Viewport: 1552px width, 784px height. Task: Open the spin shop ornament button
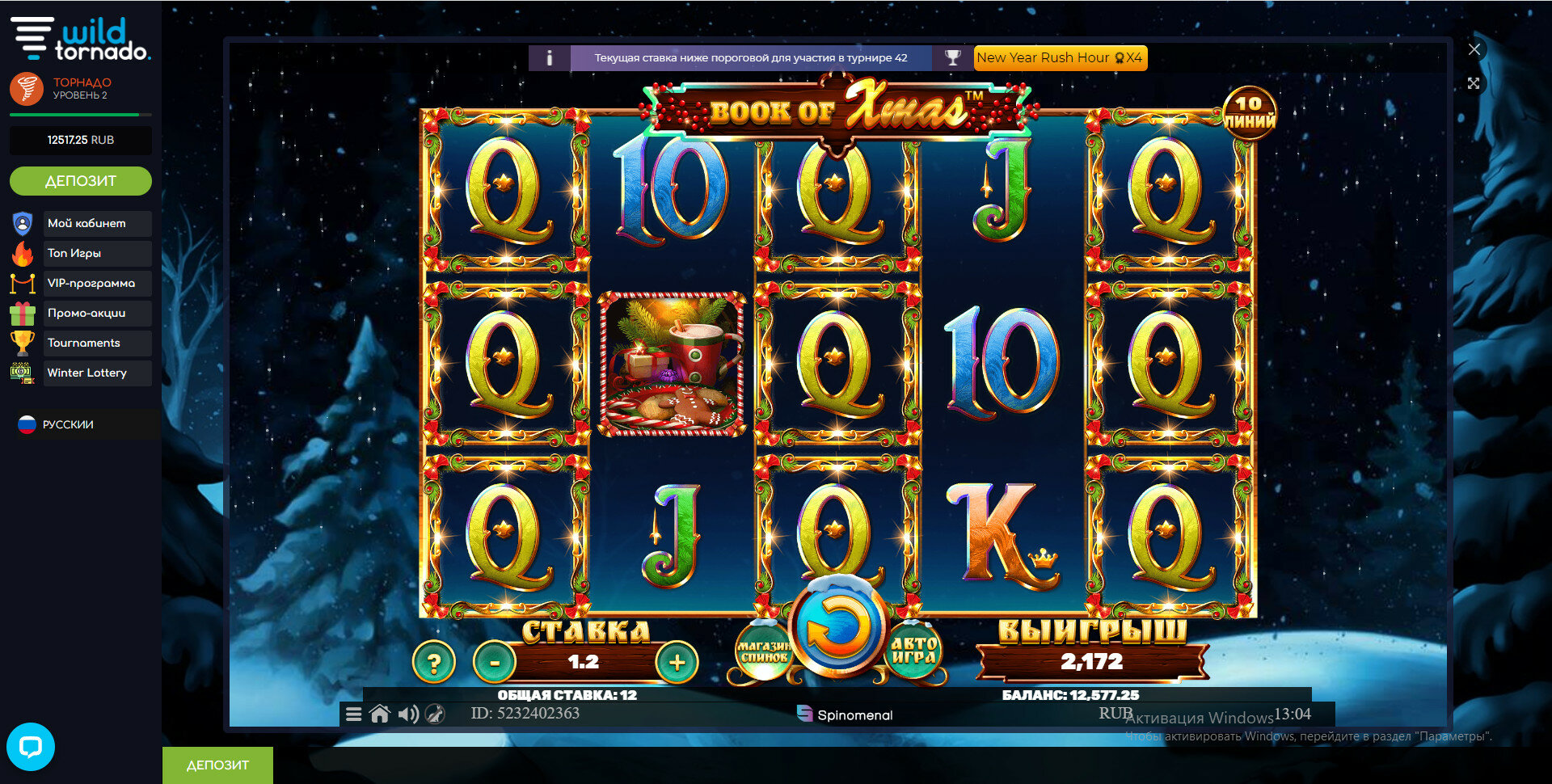pyautogui.click(x=762, y=651)
